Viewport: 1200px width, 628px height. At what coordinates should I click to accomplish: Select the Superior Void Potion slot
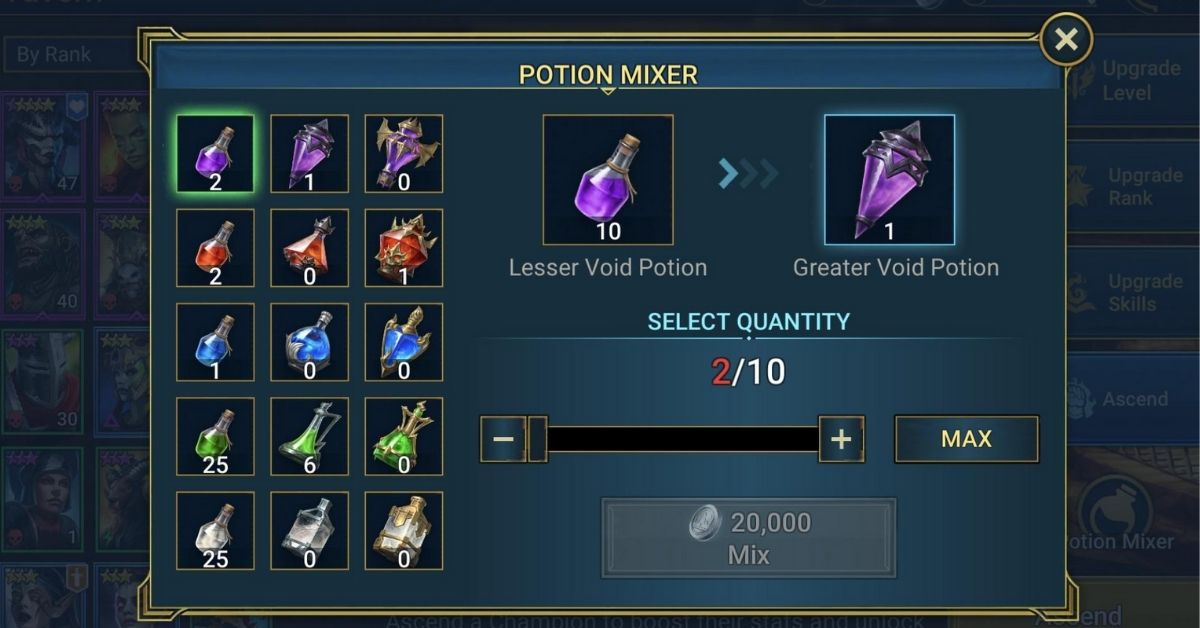coord(403,153)
